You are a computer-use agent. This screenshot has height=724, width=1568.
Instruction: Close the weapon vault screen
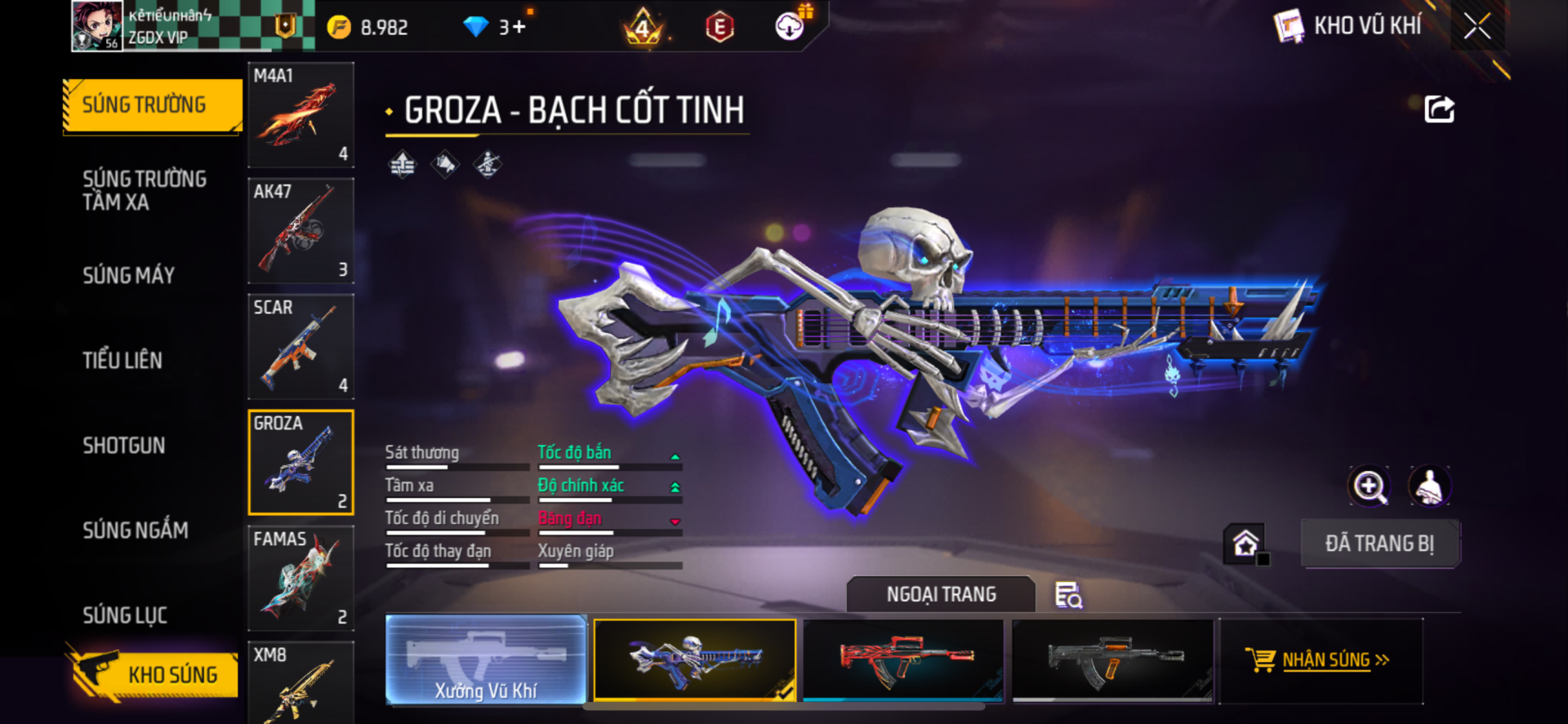coord(1477,26)
